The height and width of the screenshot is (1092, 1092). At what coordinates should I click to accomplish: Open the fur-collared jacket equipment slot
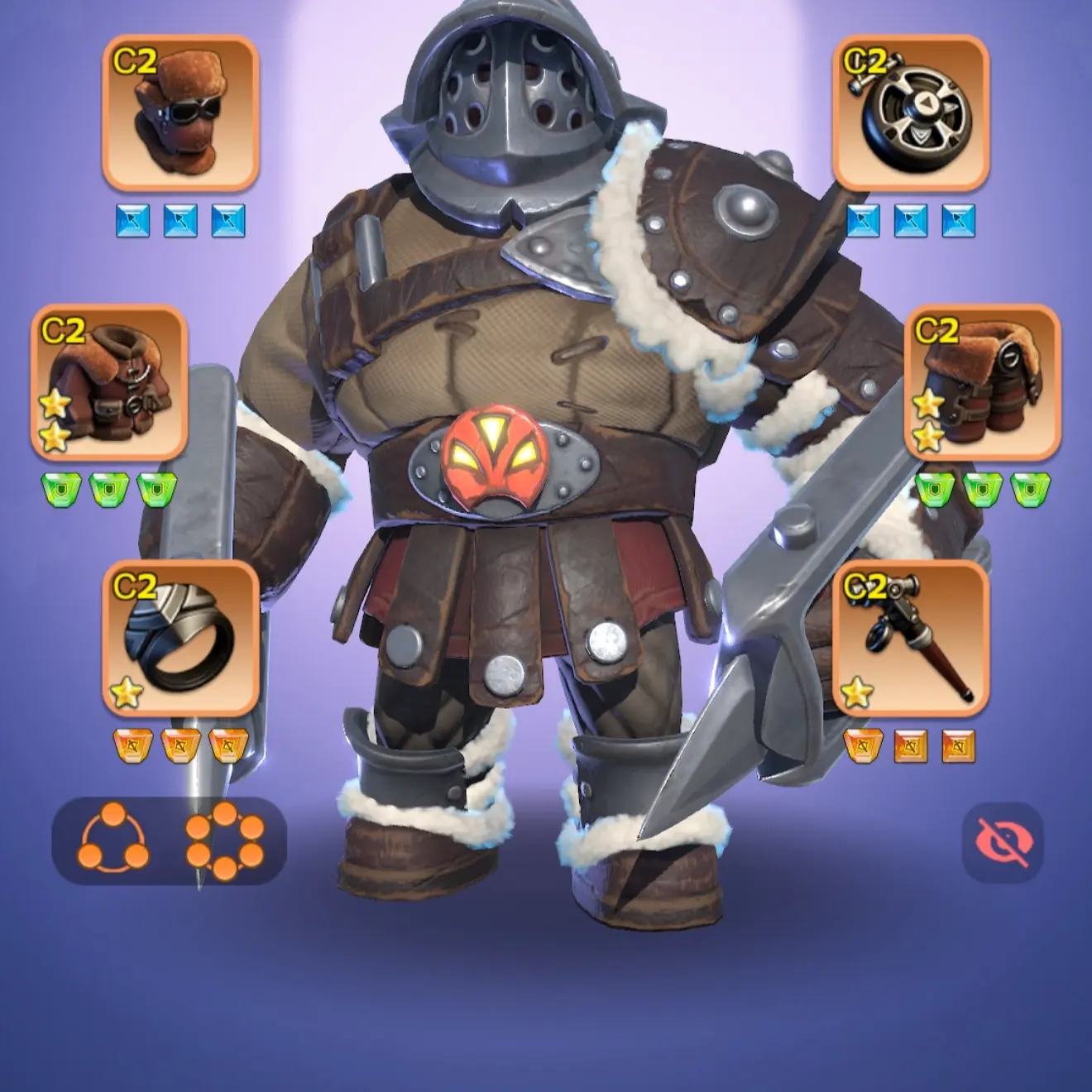(x=109, y=382)
